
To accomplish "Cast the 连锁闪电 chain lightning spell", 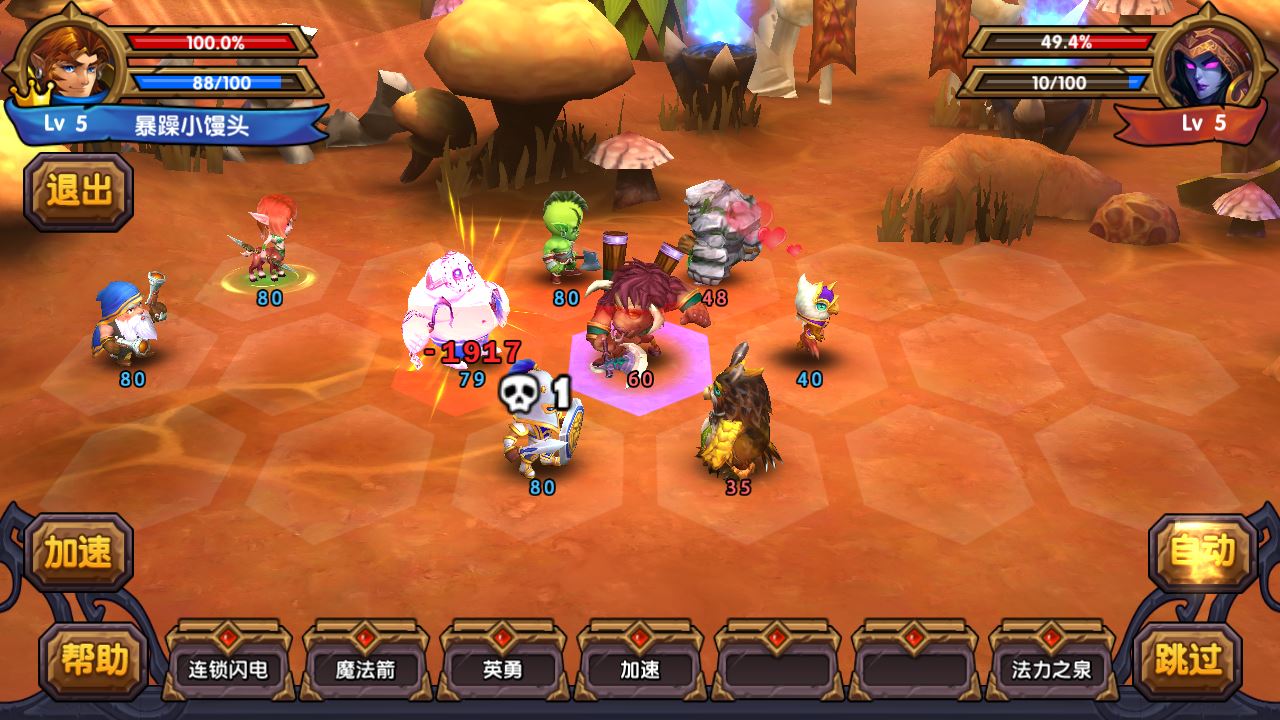I will click(x=228, y=668).
